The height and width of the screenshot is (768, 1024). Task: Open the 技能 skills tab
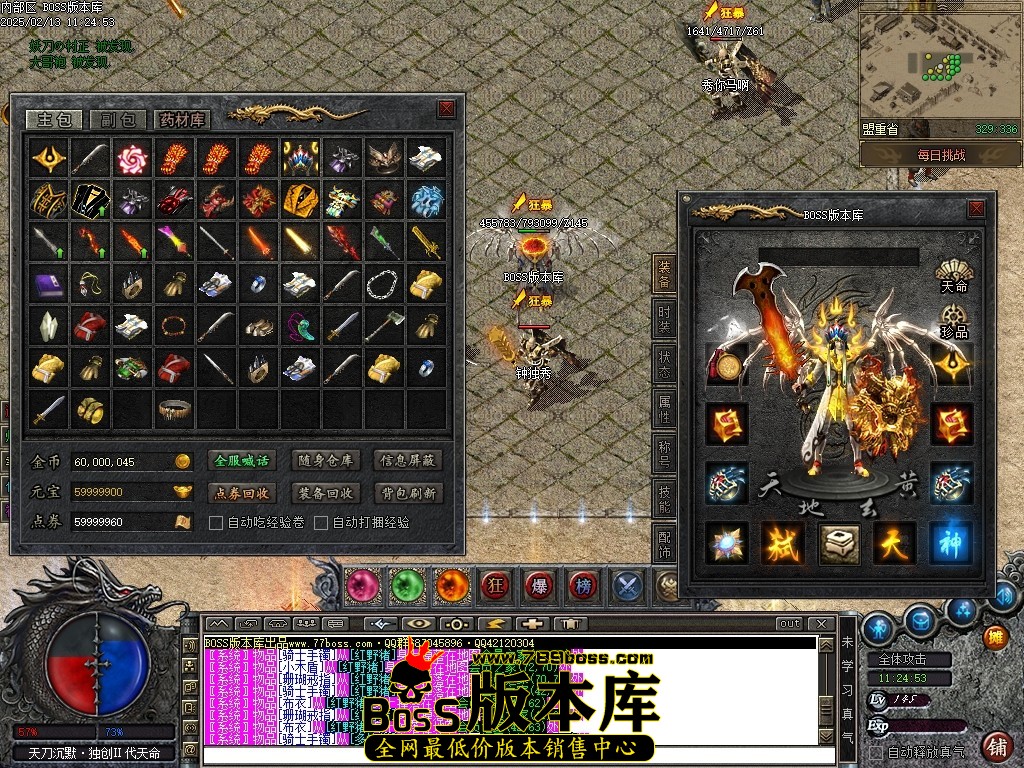665,498
